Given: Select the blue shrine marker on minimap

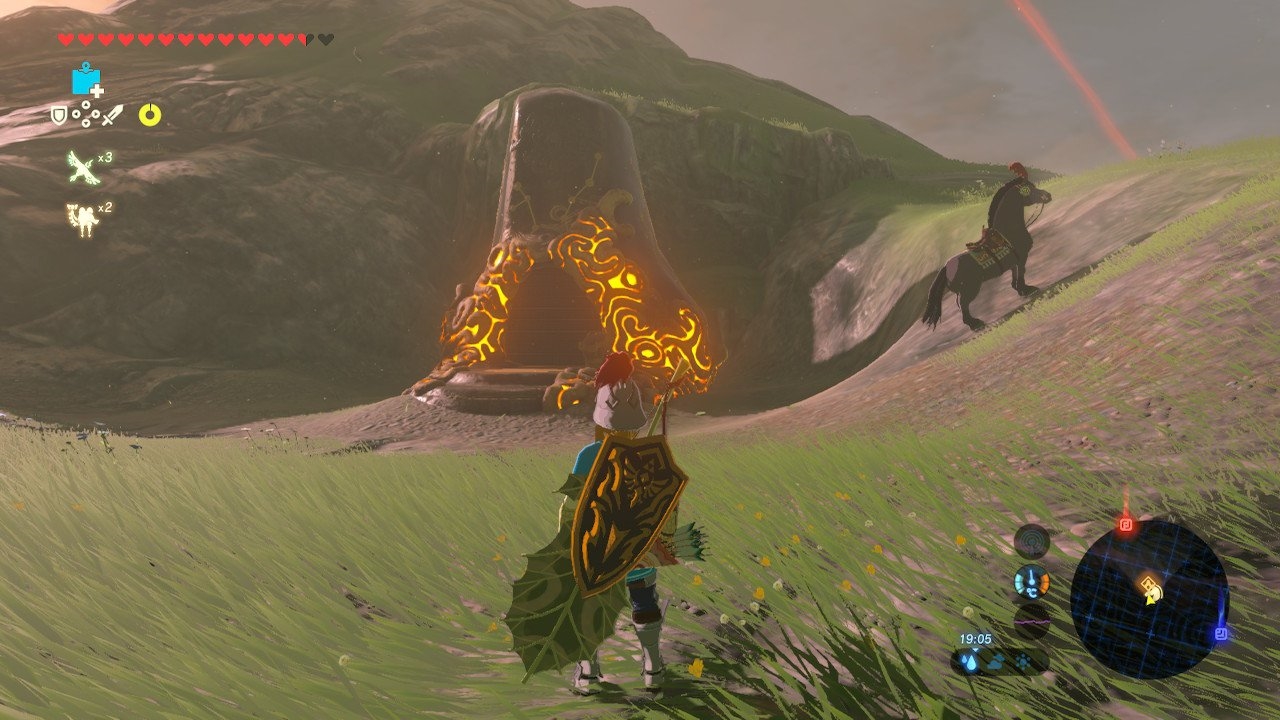Looking at the screenshot, I should coord(1220,634).
